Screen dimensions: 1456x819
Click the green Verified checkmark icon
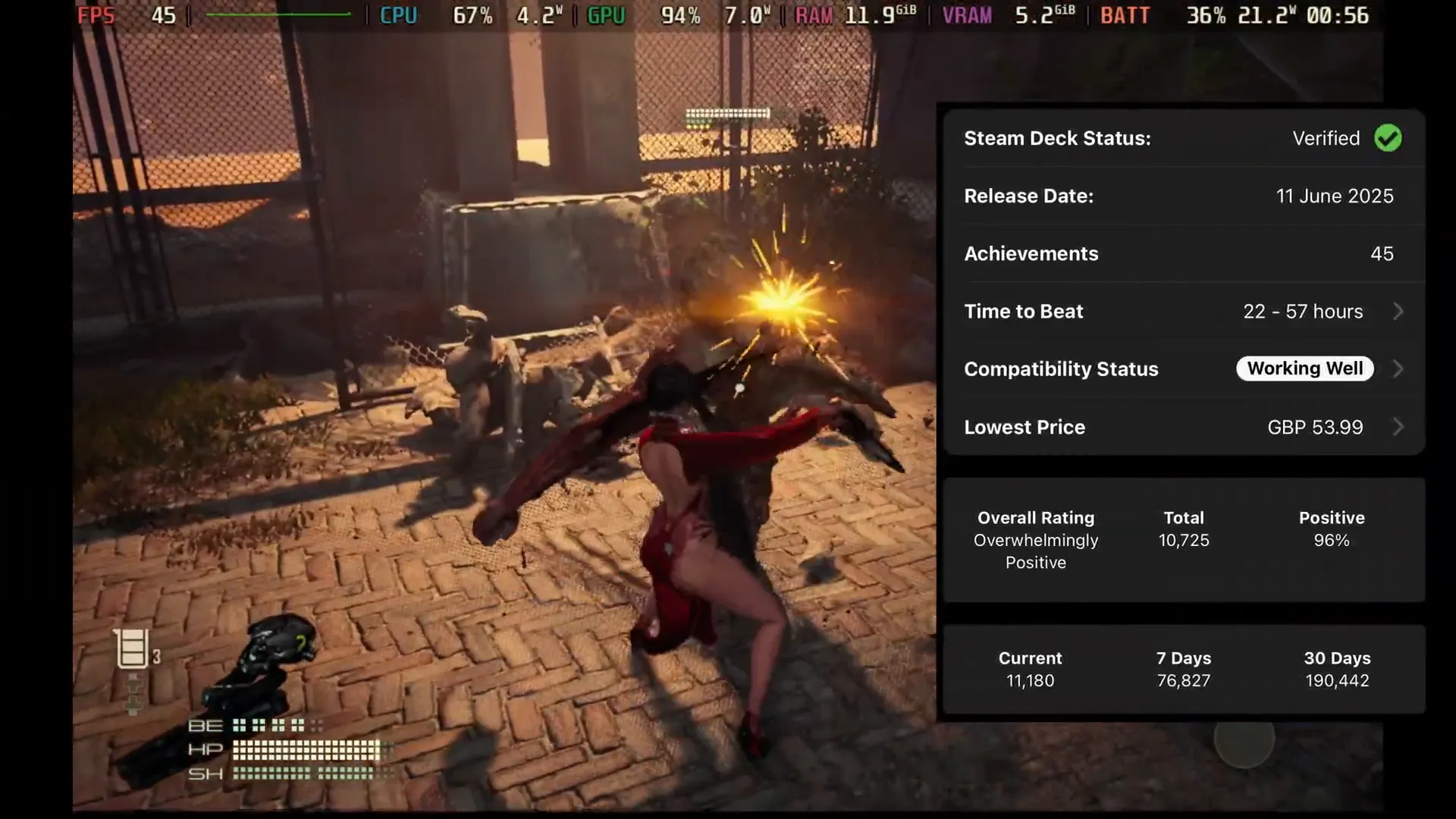(x=1389, y=138)
